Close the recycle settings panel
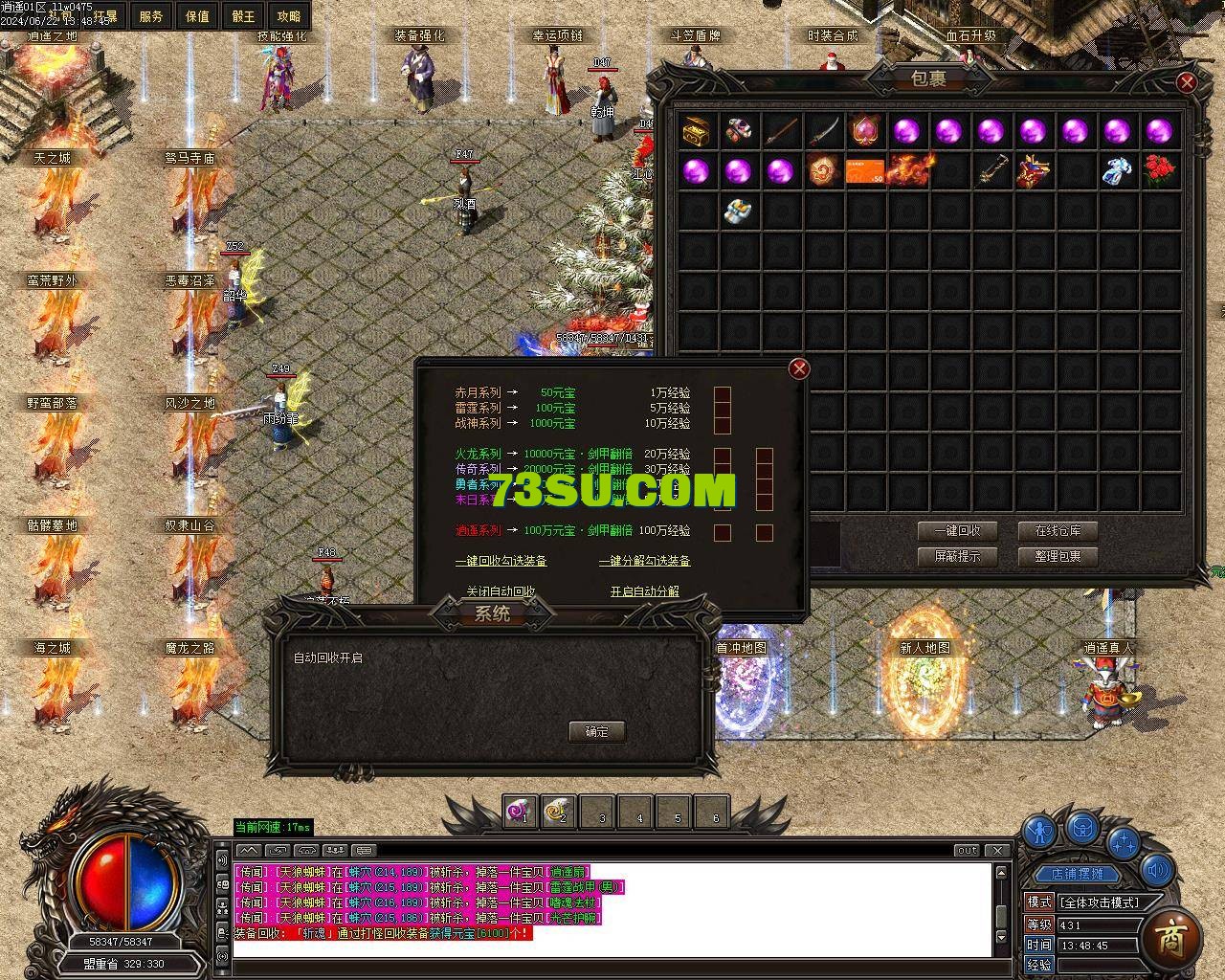This screenshot has width=1225, height=980. [x=799, y=368]
